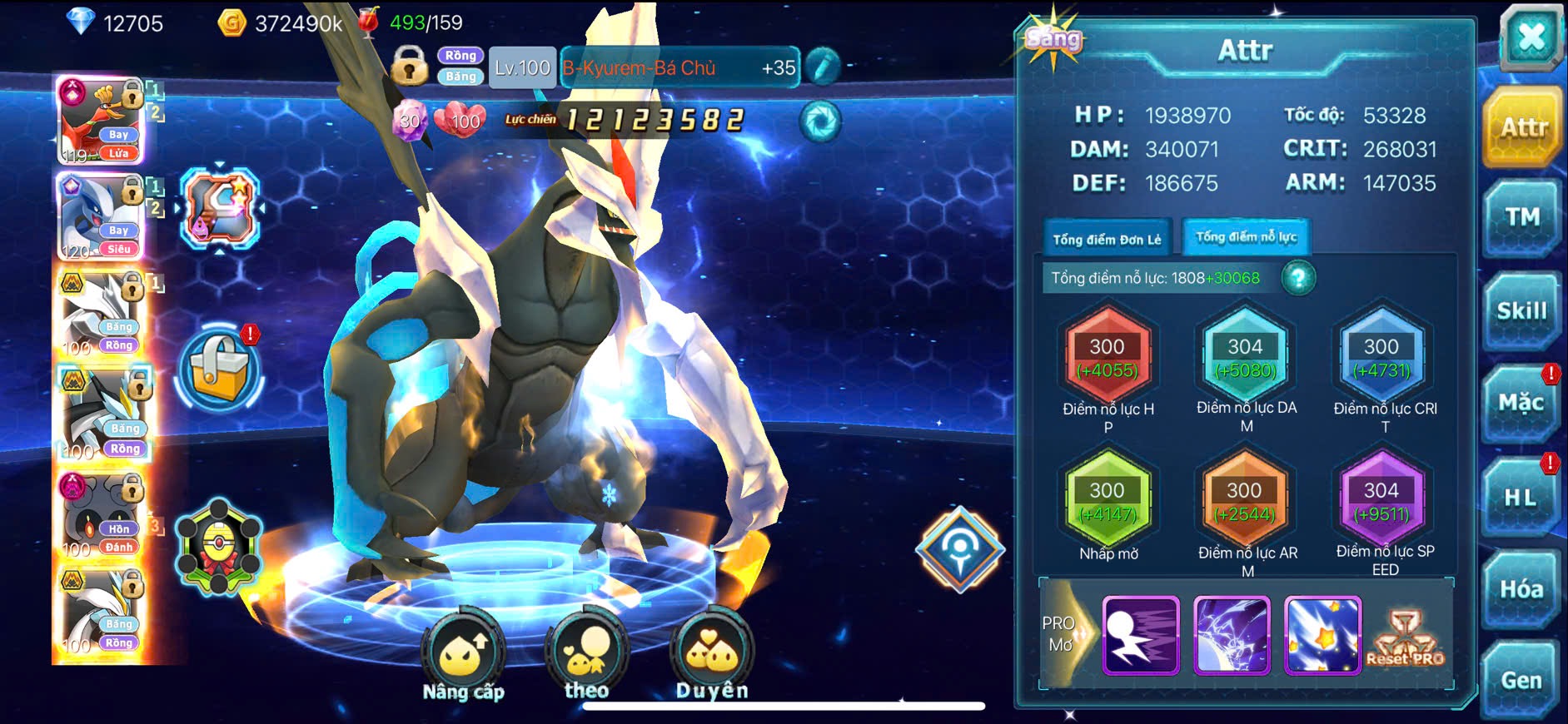Screen dimensions: 1568x724
Task: Switch to the TM side tab
Action: pyautogui.click(x=1521, y=218)
